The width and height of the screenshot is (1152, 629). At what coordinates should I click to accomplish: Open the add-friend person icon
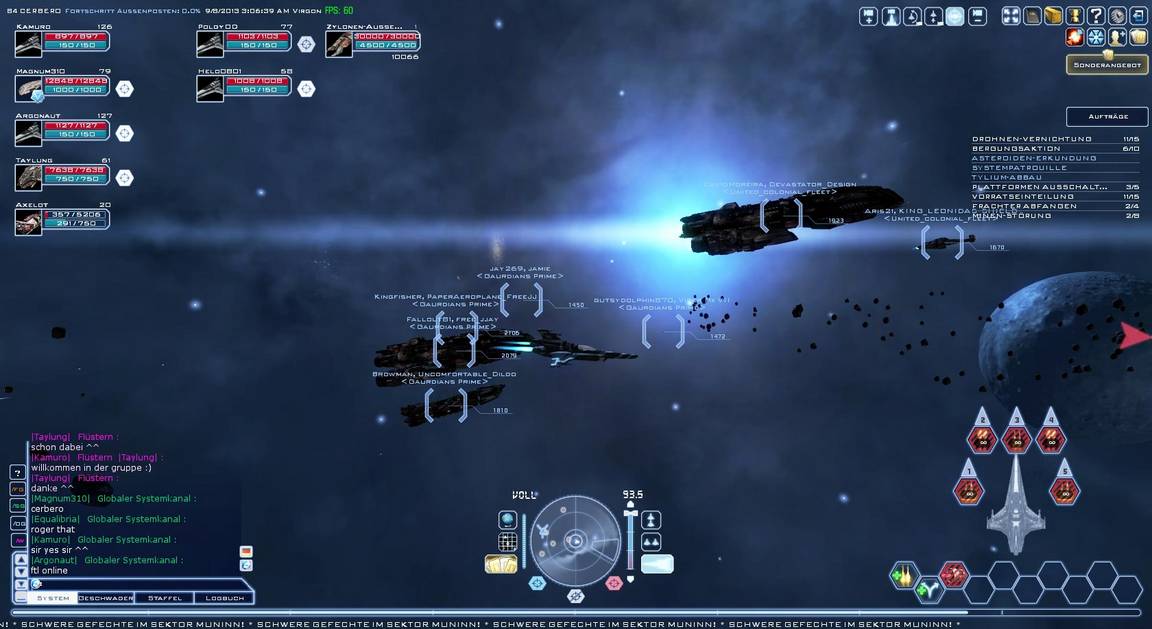pos(1117,38)
